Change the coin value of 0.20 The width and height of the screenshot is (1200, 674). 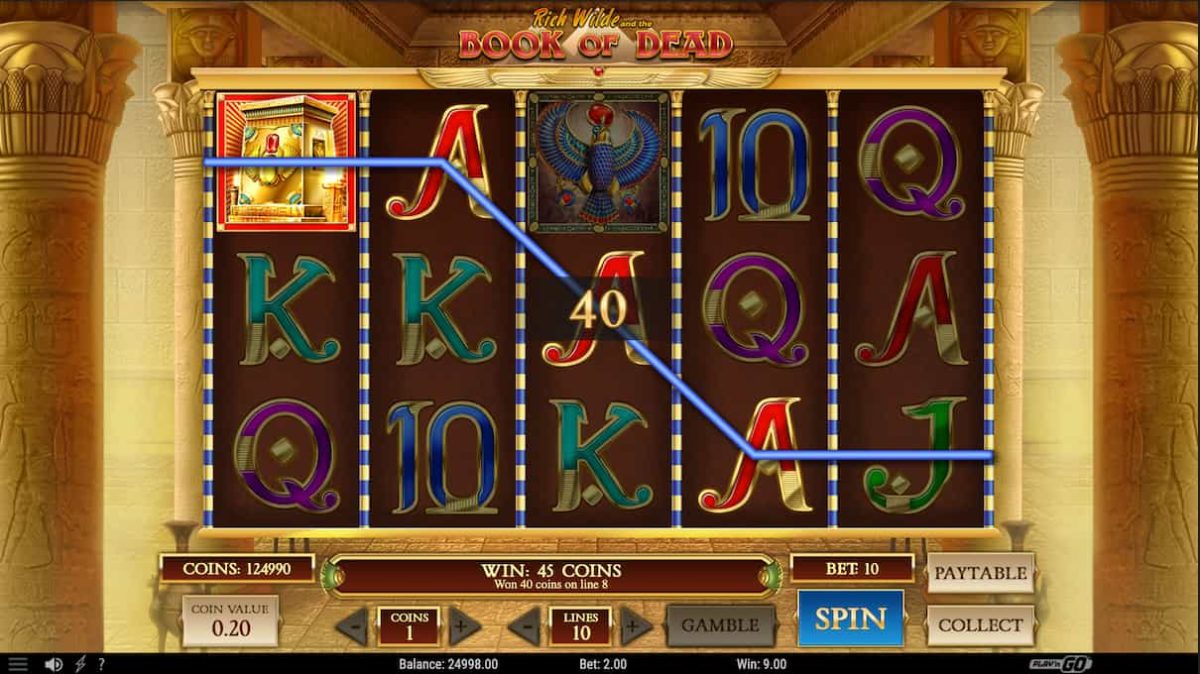(x=230, y=621)
